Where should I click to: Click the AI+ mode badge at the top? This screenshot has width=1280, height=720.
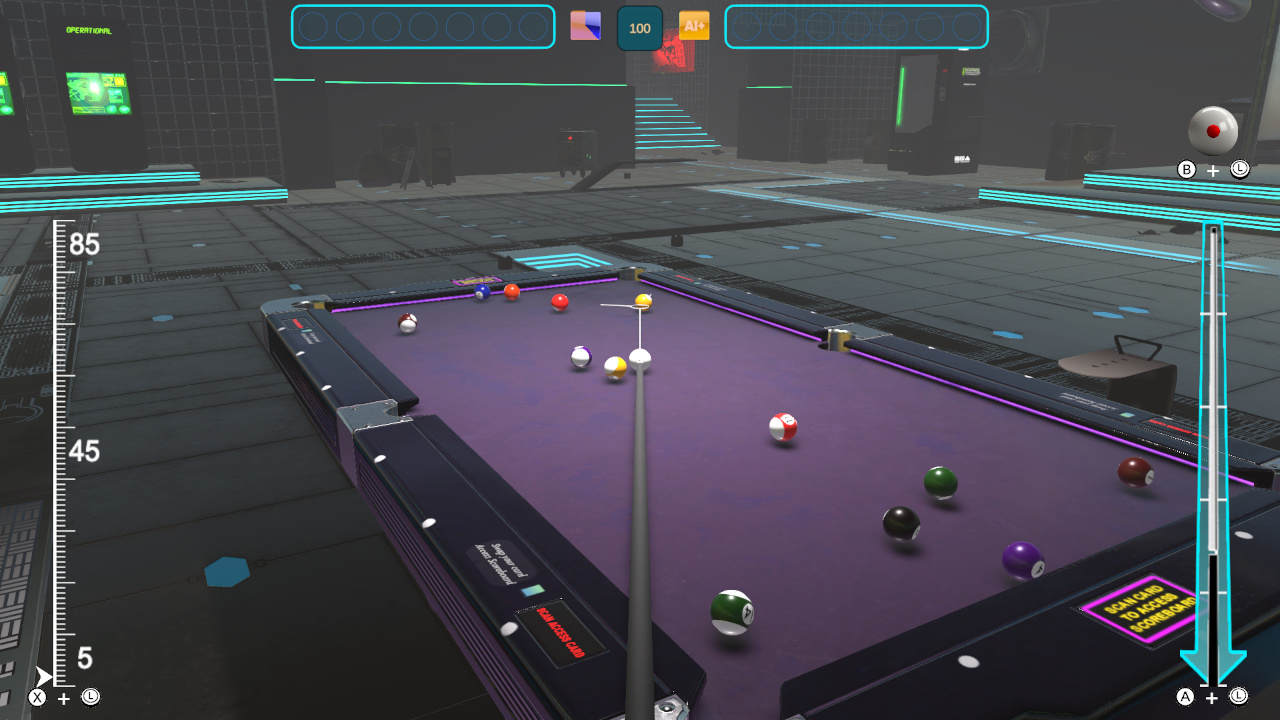coord(695,27)
